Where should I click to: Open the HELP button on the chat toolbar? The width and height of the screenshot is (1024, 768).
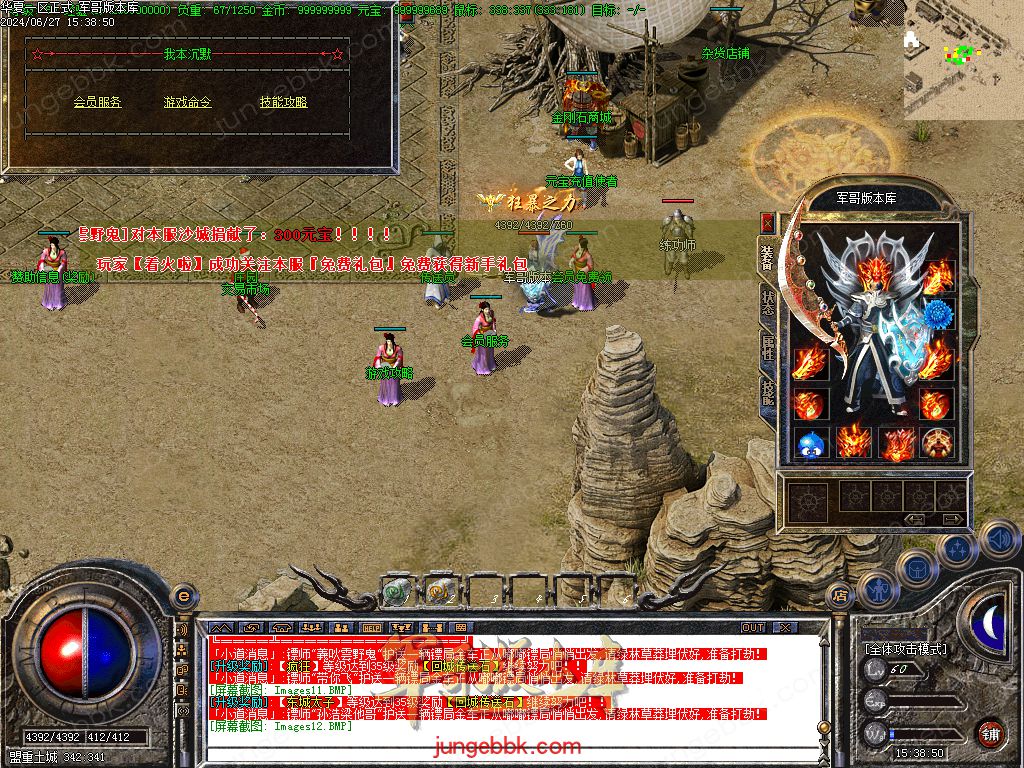pyautogui.click(x=372, y=628)
